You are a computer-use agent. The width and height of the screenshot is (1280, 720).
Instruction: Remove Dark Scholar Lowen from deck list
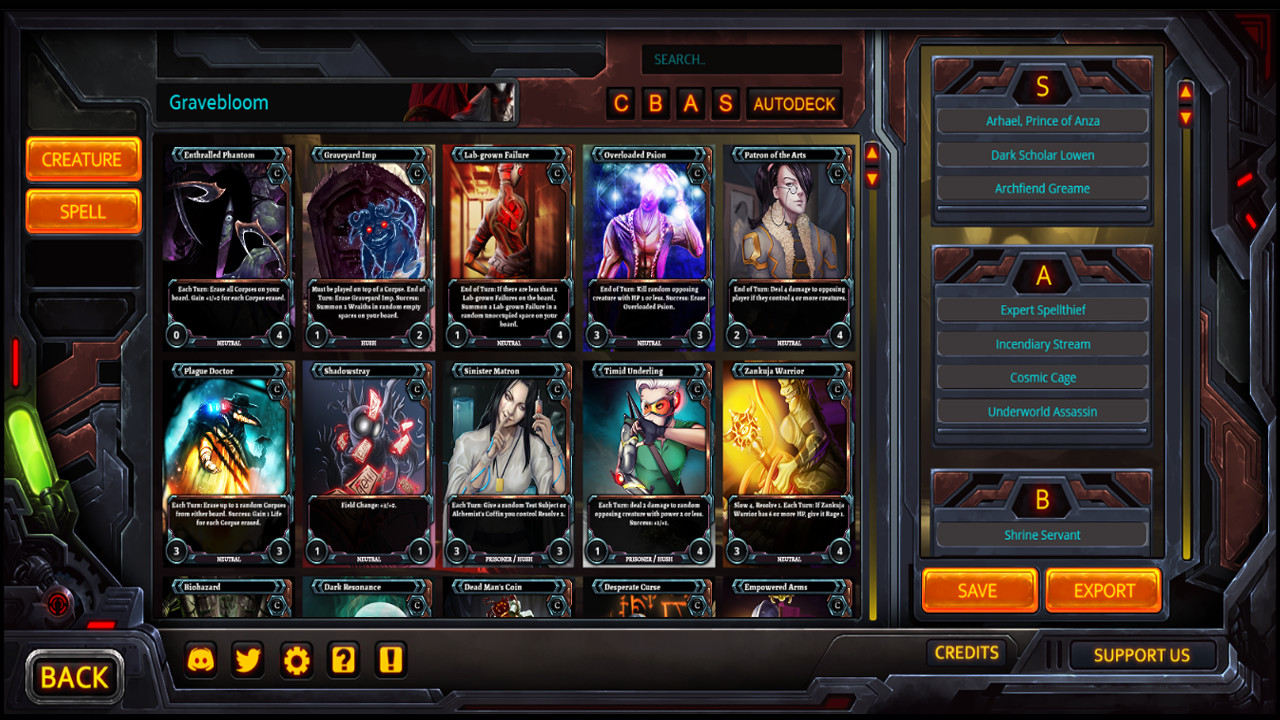[x=1042, y=155]
